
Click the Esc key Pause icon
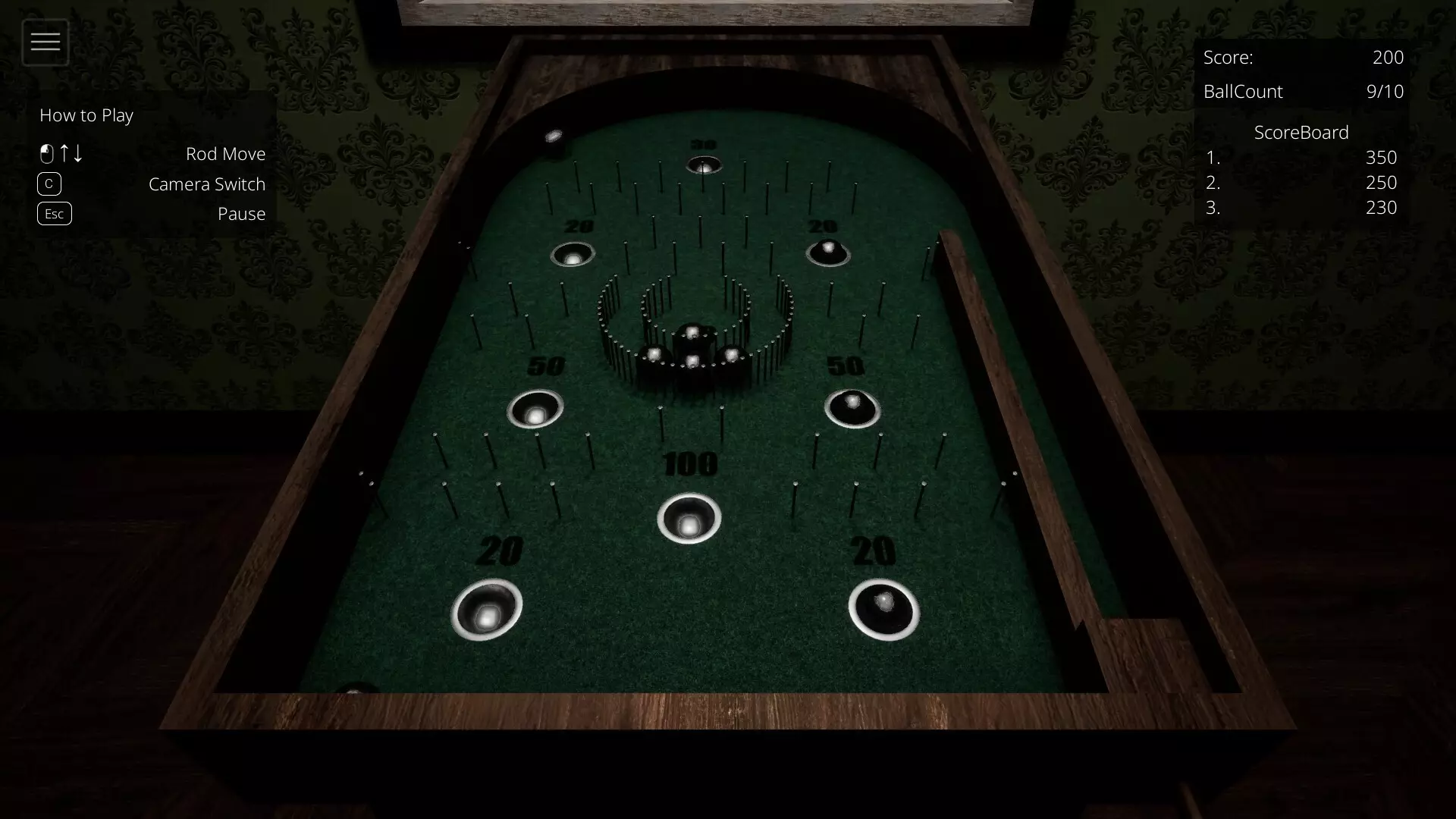pos(54,213)
